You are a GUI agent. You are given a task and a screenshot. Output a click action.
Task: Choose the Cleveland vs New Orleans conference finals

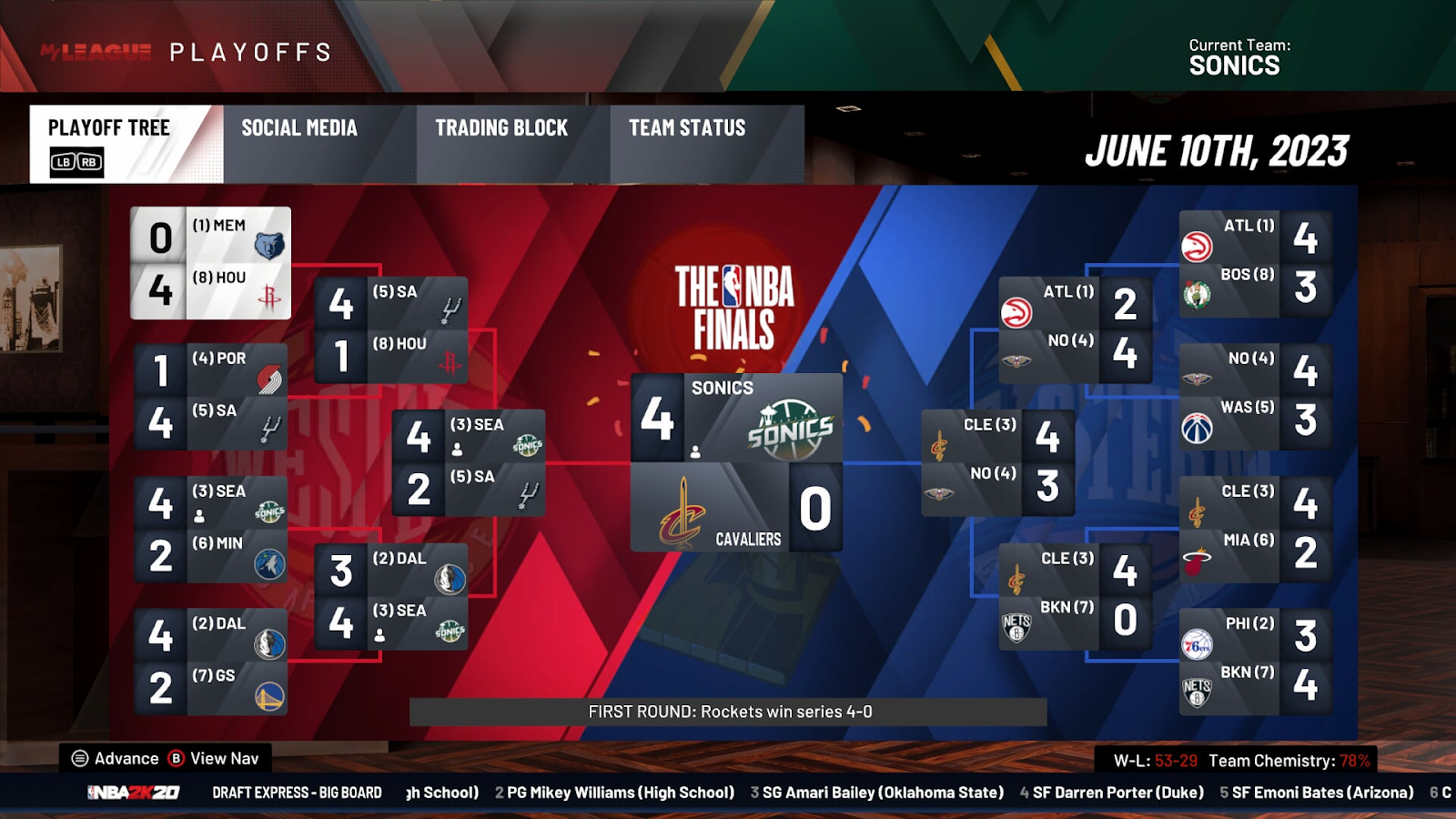click(998, 462)
